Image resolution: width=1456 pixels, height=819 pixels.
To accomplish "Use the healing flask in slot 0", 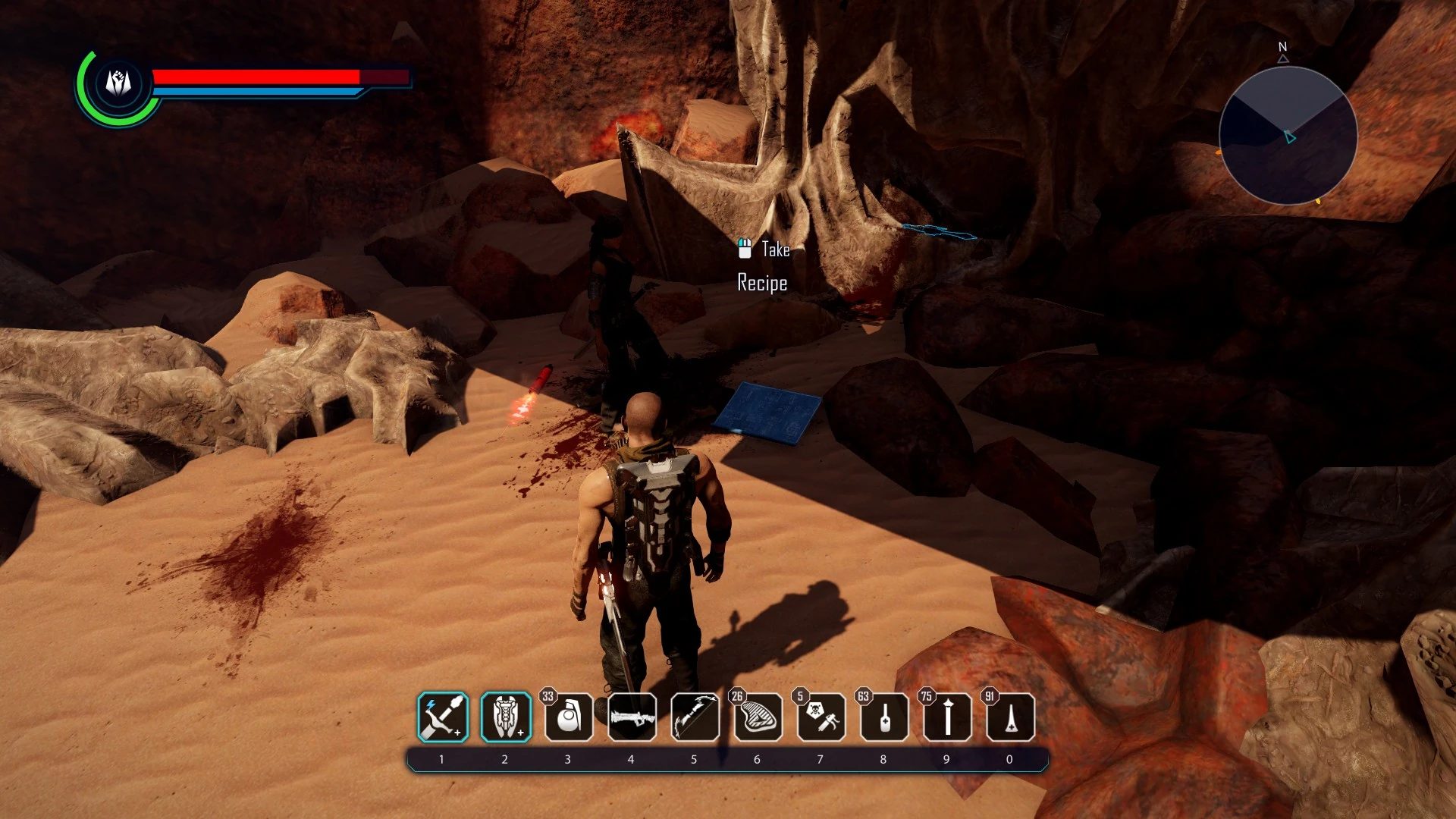I will click(1010, 717).
